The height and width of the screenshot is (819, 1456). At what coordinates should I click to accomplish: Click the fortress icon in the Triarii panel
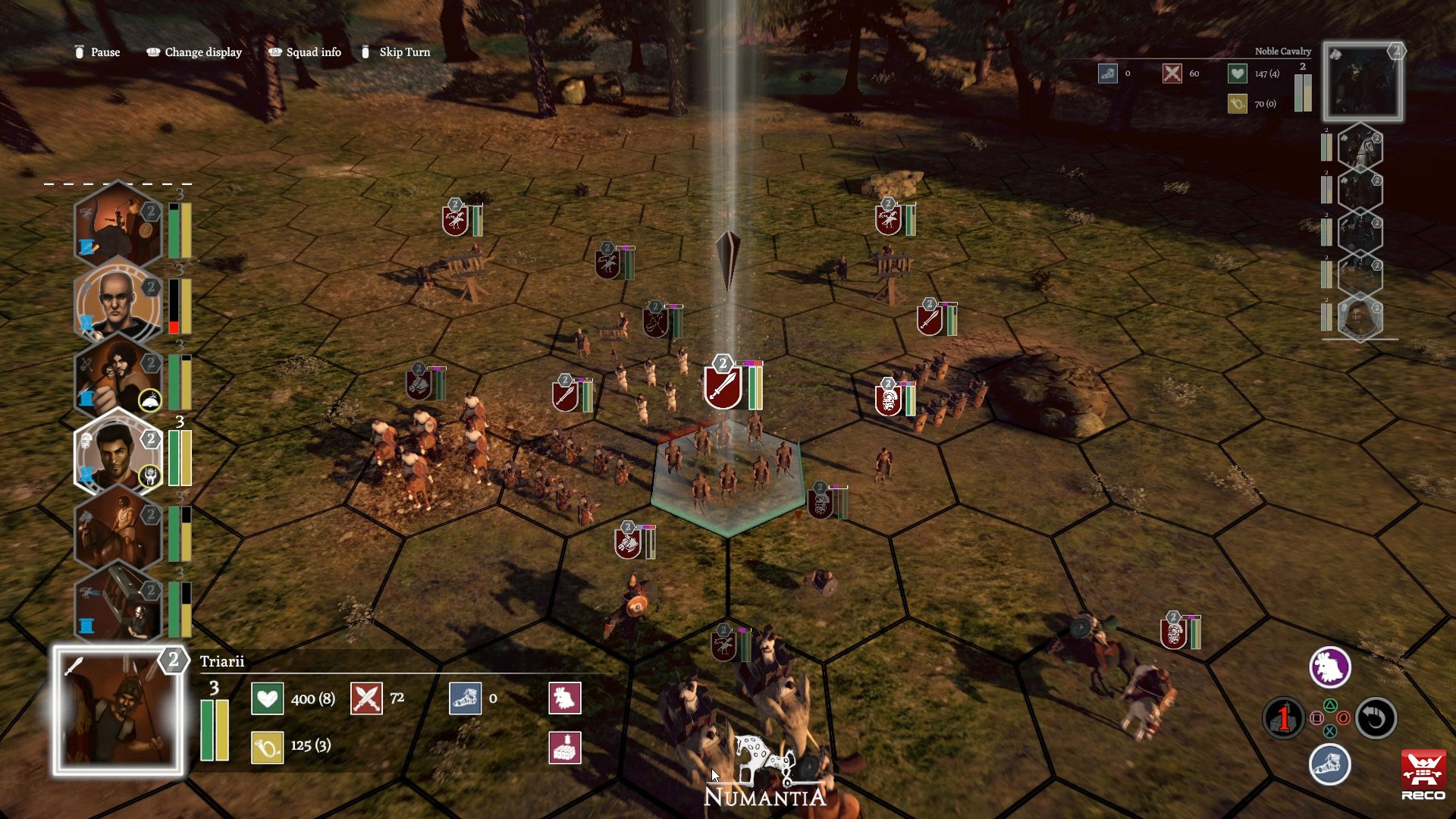pos(564,747)
